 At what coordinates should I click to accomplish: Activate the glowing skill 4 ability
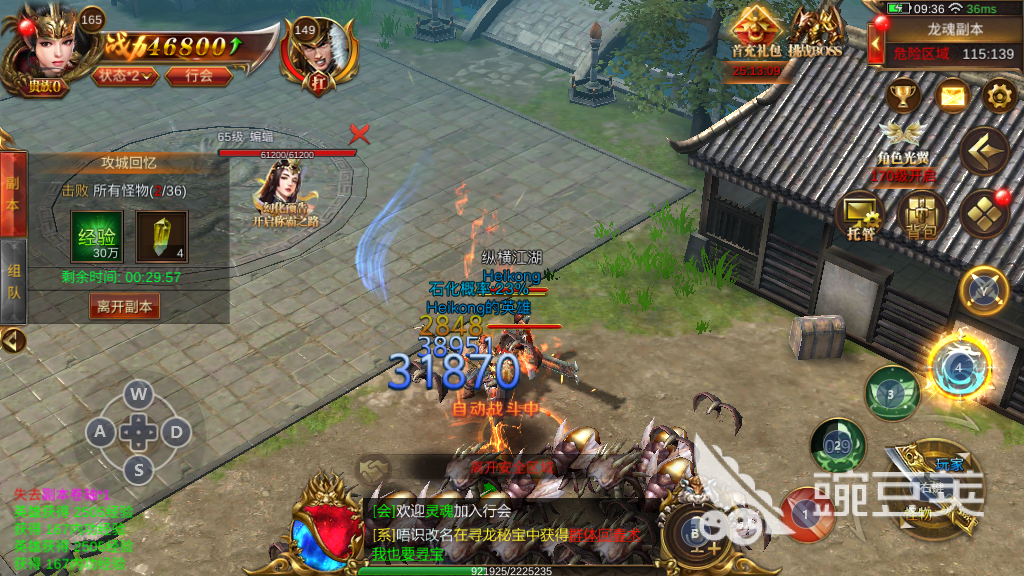coord(958,368)
